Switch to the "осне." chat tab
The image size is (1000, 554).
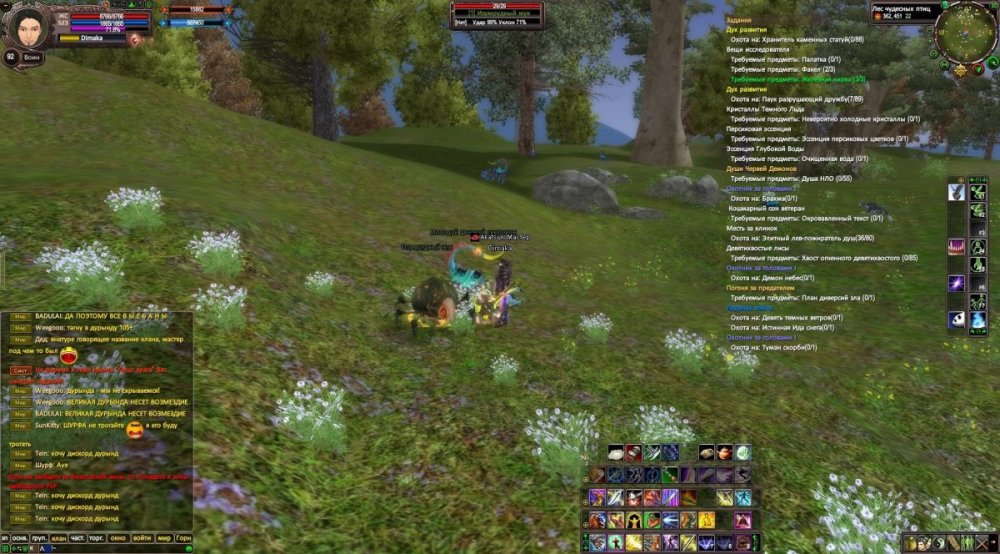click(19, 538)
